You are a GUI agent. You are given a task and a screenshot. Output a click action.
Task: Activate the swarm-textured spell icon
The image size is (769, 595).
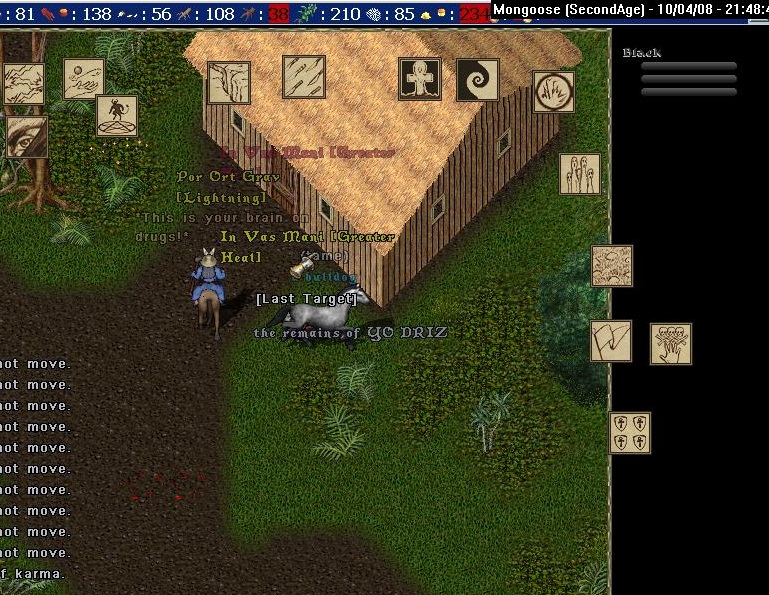coord(612,266)
